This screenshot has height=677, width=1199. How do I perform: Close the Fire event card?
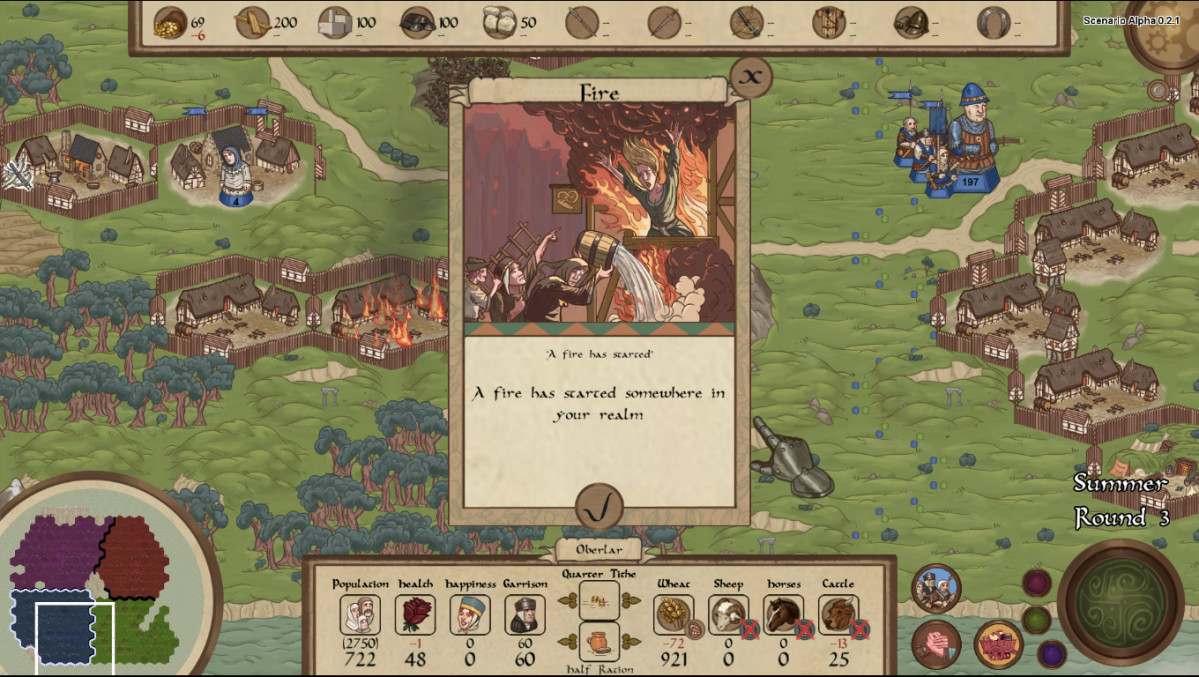click(752, 75)
